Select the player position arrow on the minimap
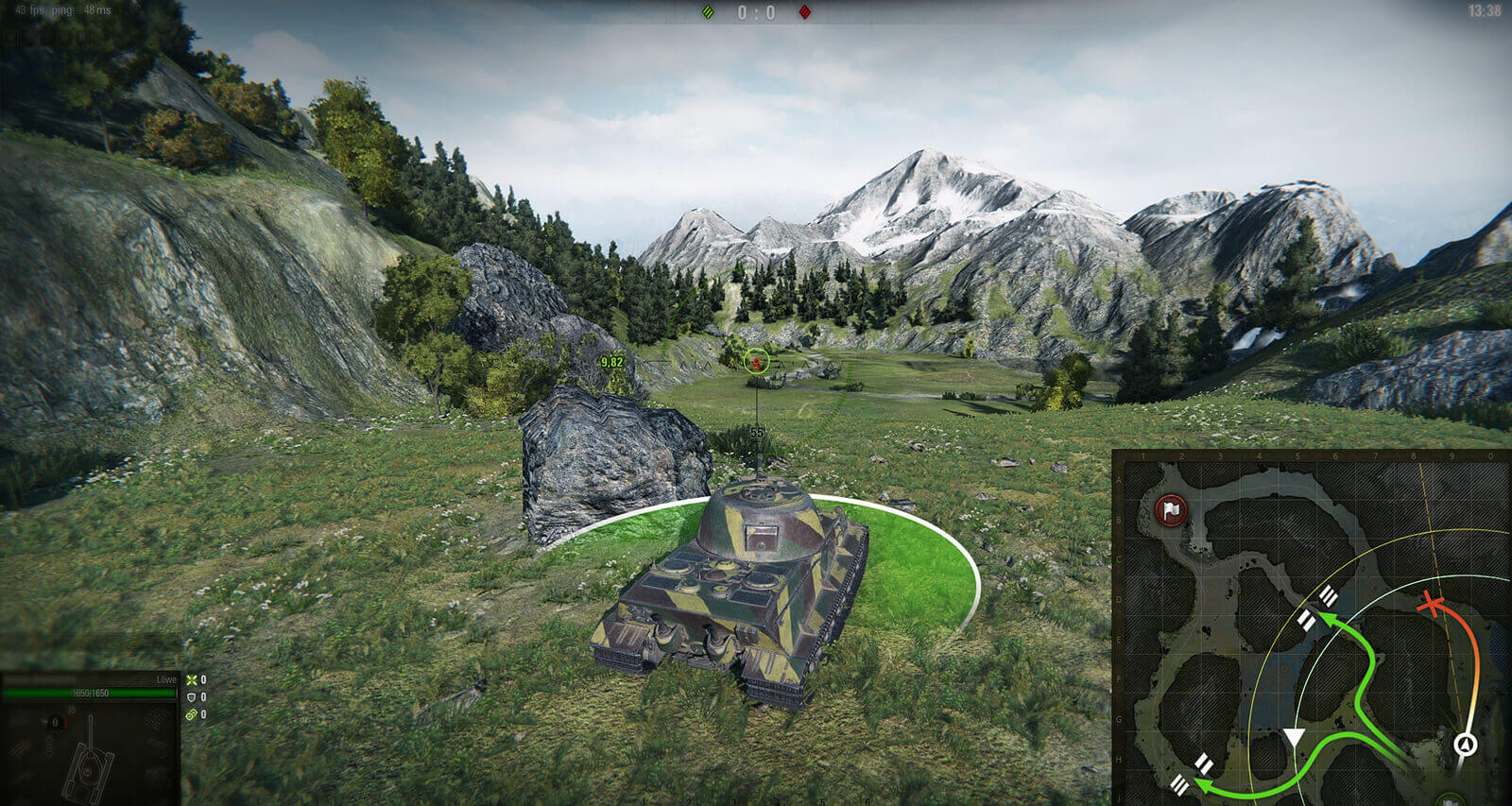This screenshot has height=806, width=1512. point(1466,745)
